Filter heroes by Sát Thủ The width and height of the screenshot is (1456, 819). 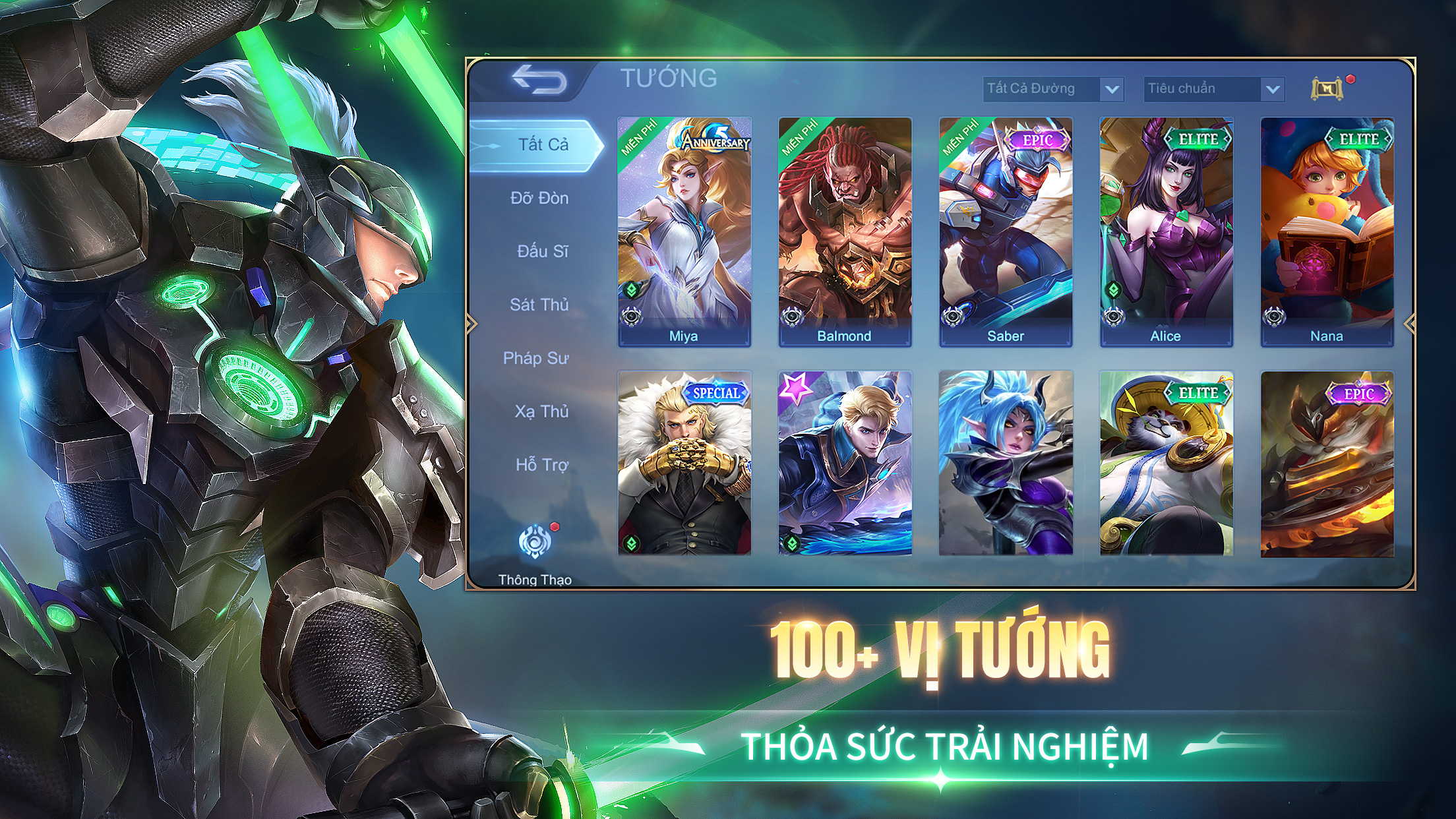click(x=539, y=305)
